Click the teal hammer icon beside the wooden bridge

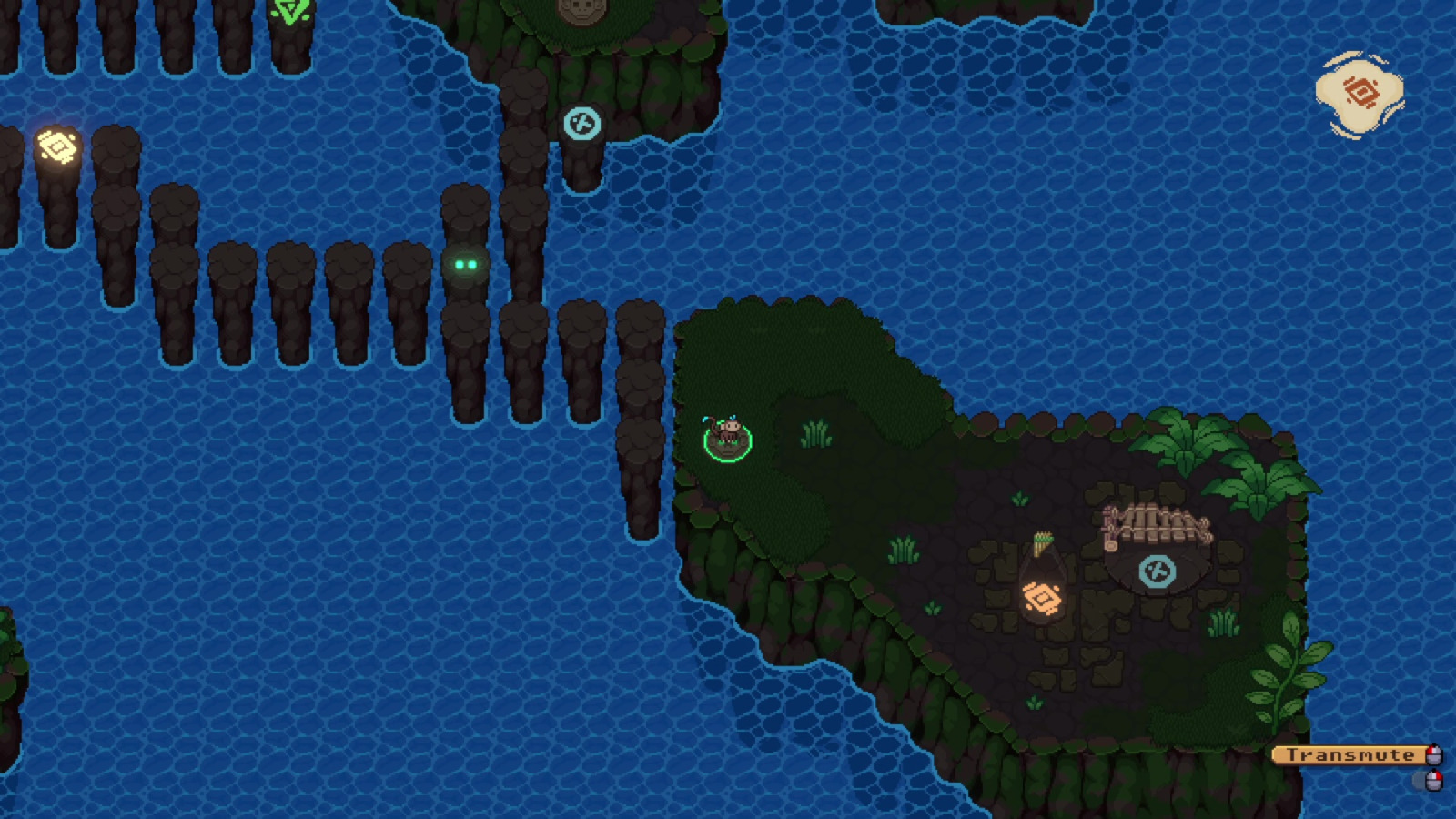click(1156, 571)
